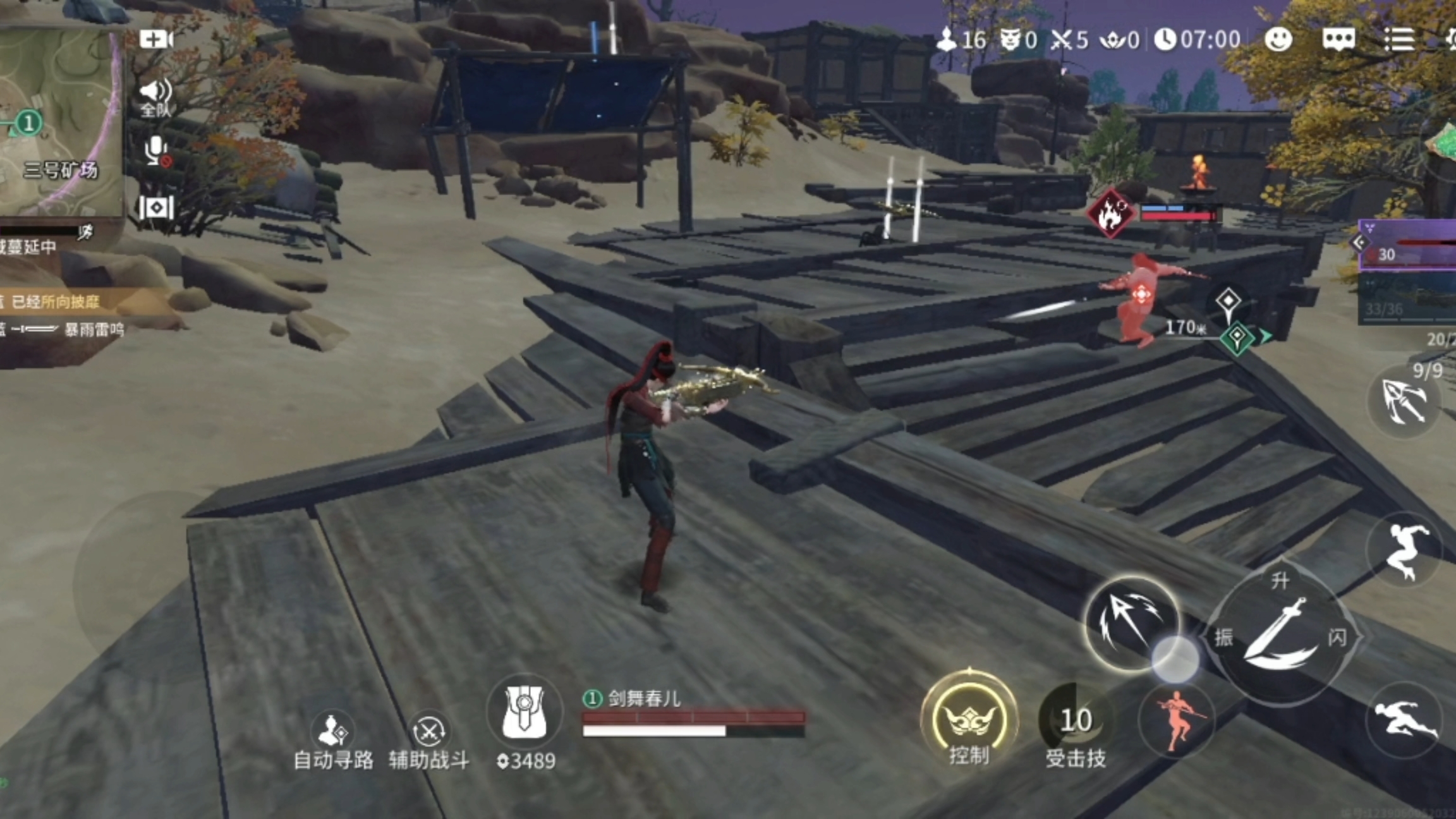This screenshot has width=1456, height=819.
Task: Toggle the muted microphone icon
Action: pos(155,152)
